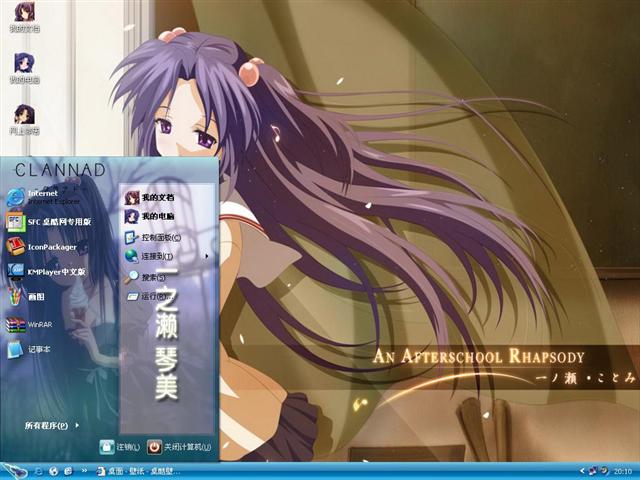640x480 pixels.
Task: Open 搜索 search entry
Action: [x=150, y=277]
